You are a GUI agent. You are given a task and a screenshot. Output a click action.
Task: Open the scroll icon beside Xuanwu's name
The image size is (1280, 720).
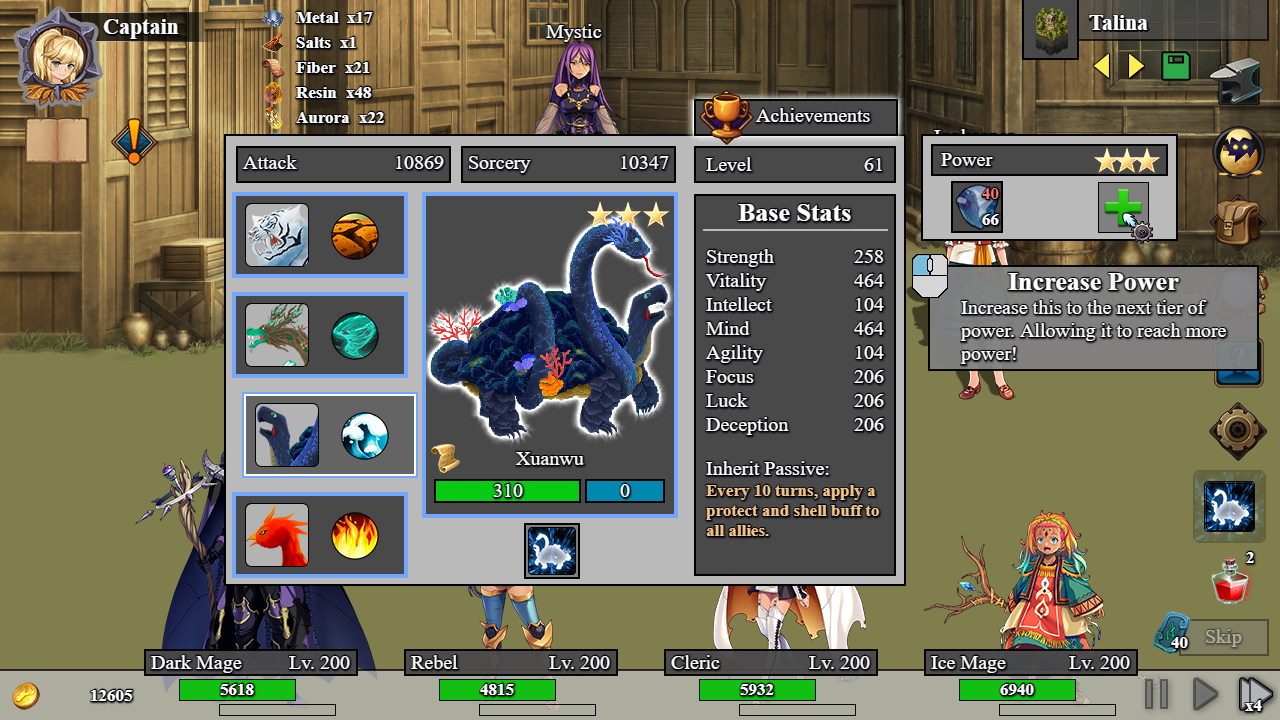(x=446, y=459)
